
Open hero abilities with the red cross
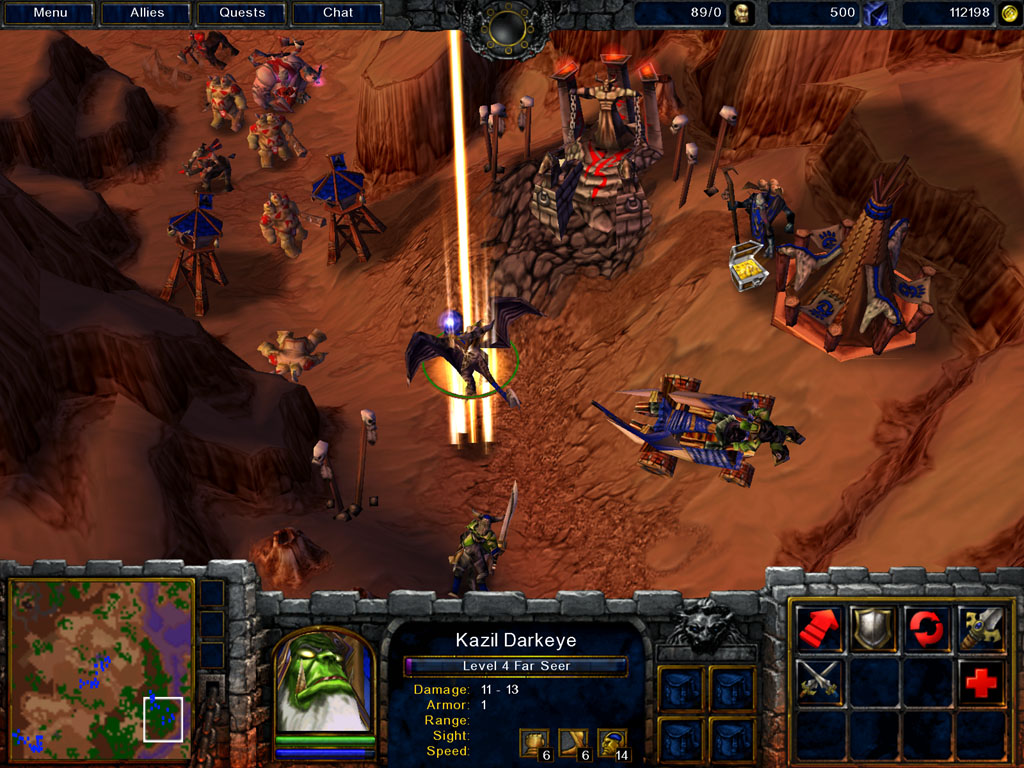[980, 681]
